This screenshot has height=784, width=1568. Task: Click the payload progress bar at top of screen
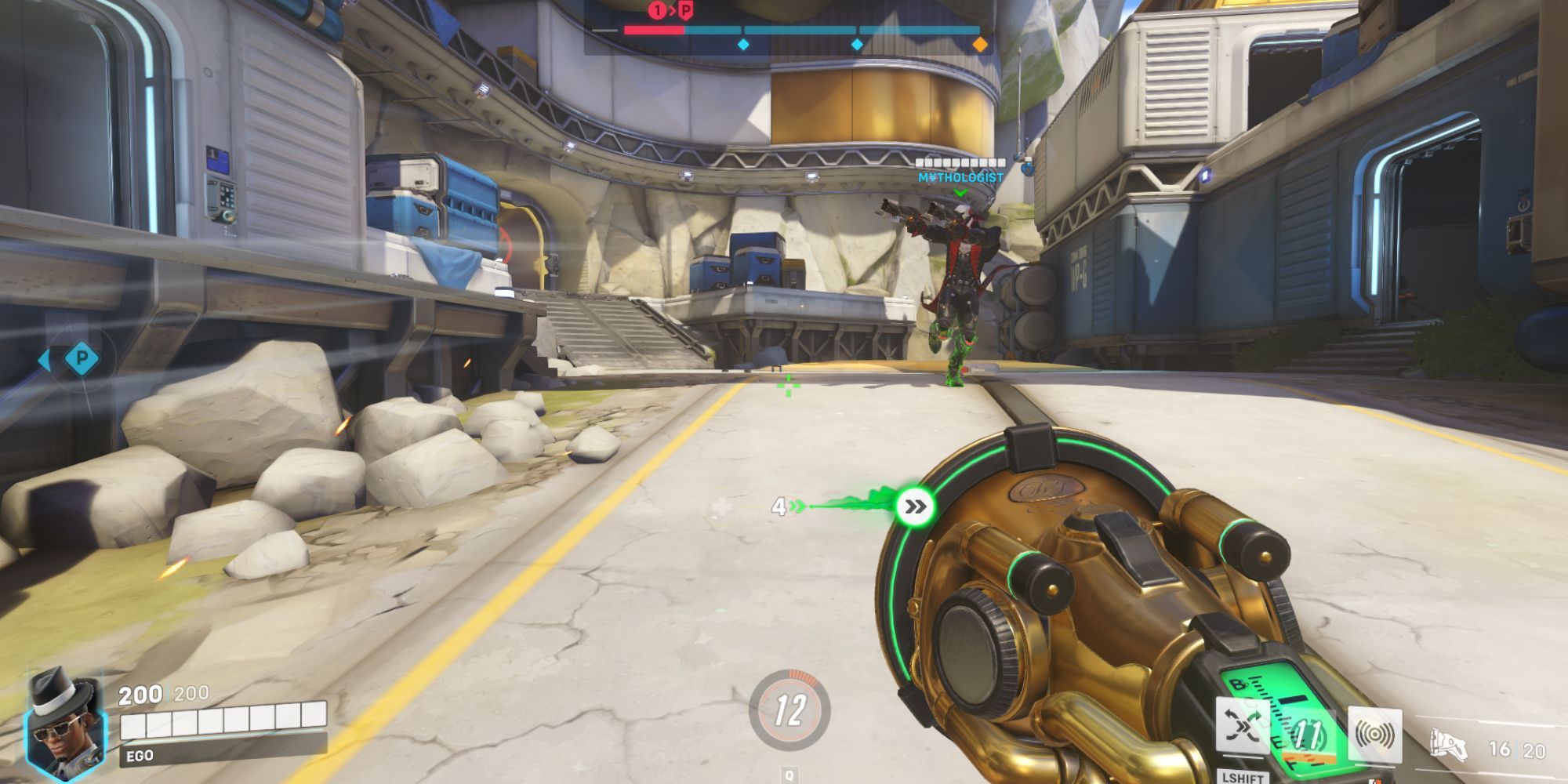click(x=784, y=30)
